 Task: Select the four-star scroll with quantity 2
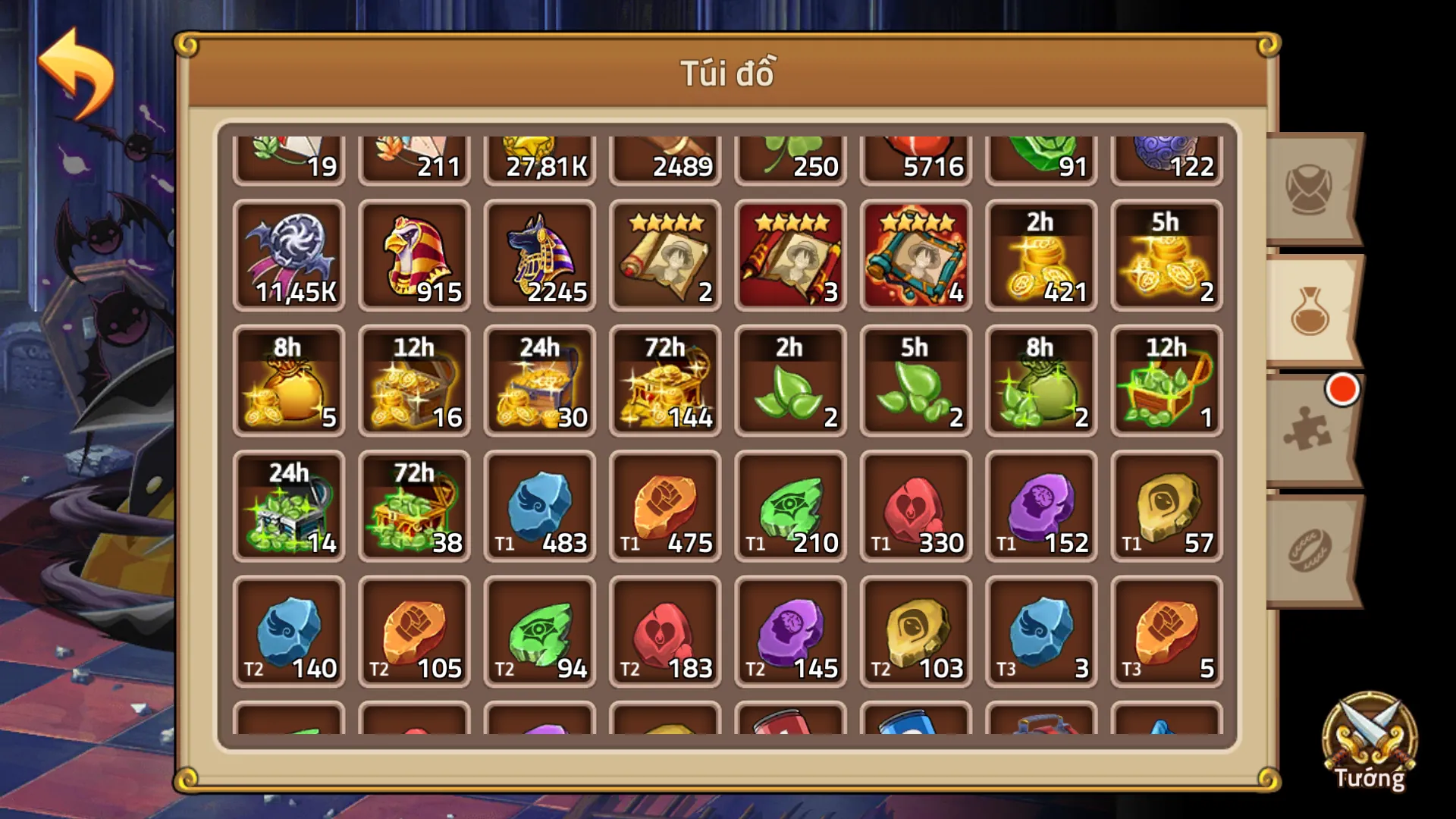(x=665, y=254)
